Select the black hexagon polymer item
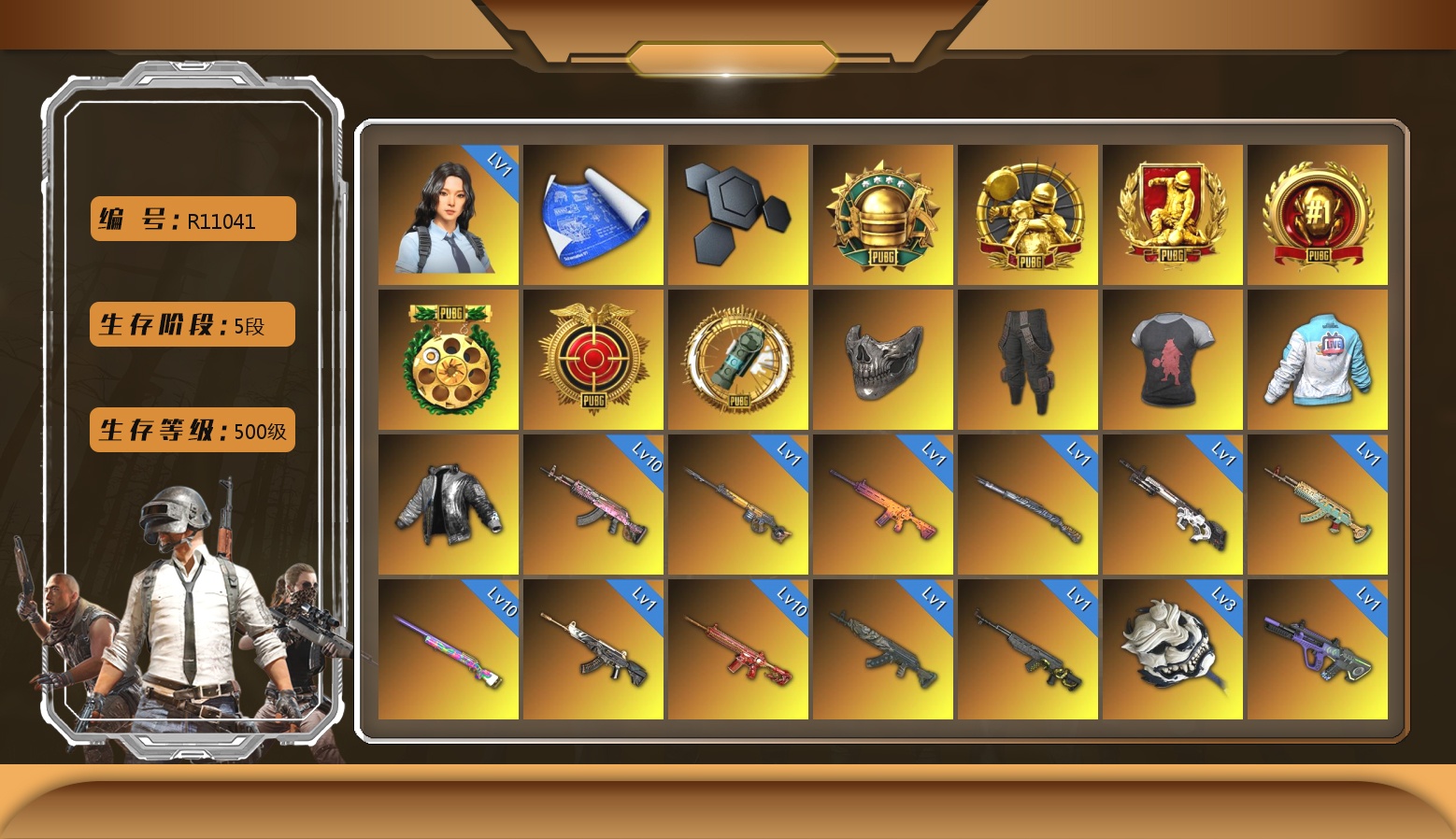The width and height of the screenshot is (1456, 839). coord(737,215)
